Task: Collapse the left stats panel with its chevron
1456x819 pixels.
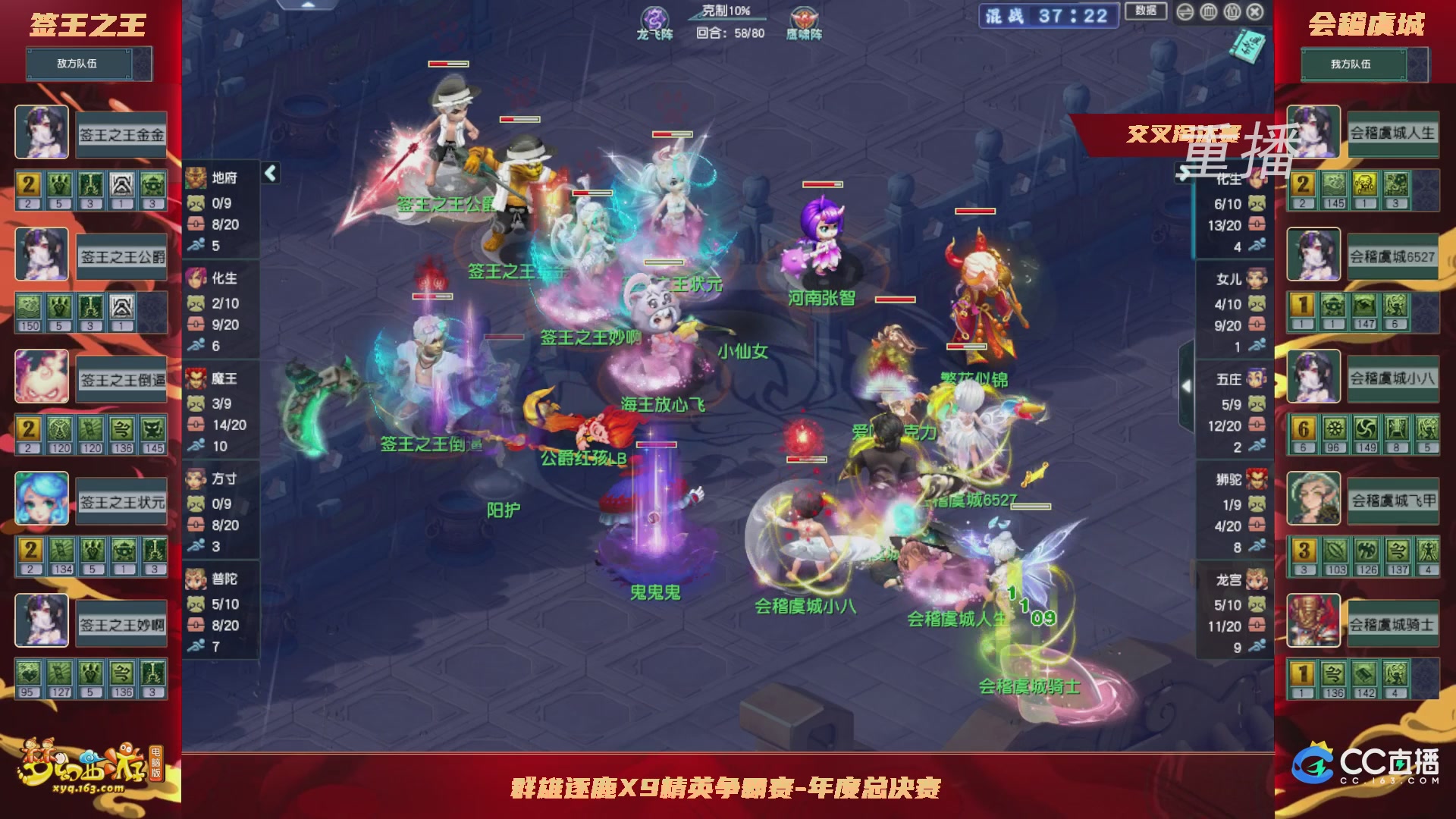Action: [x=270, y=174]
